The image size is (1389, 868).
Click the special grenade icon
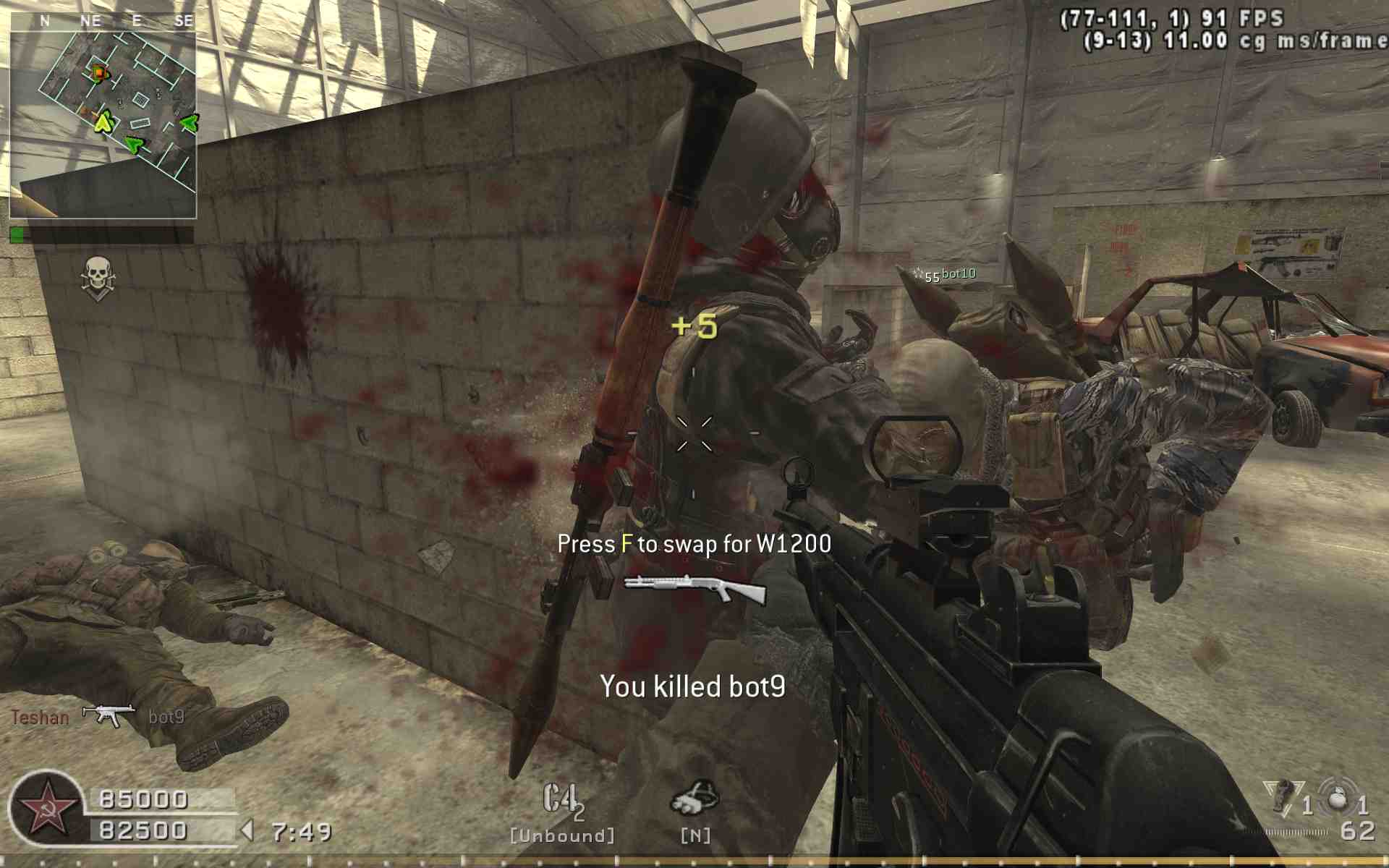[1283, 797]
